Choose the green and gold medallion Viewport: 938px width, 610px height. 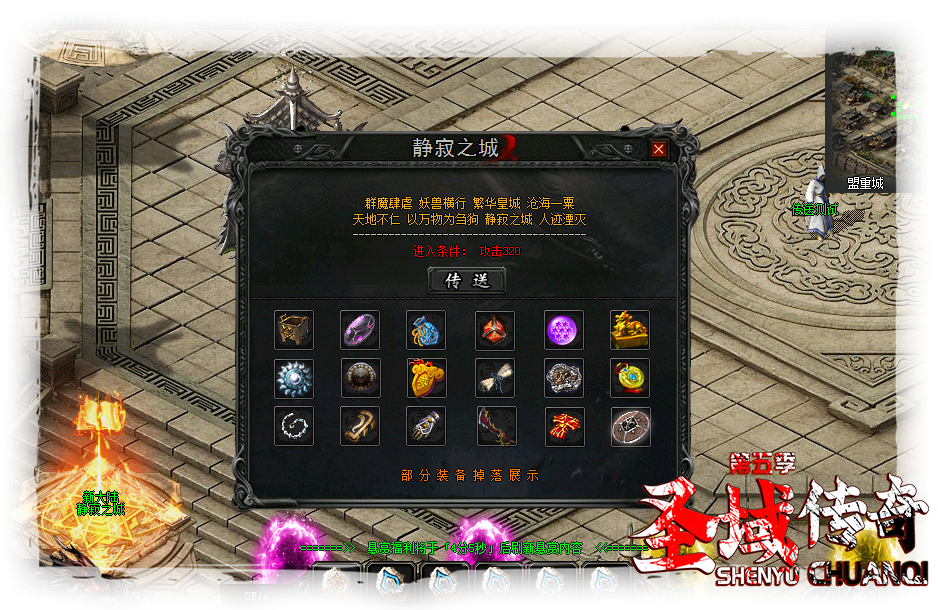pos(630,379)
